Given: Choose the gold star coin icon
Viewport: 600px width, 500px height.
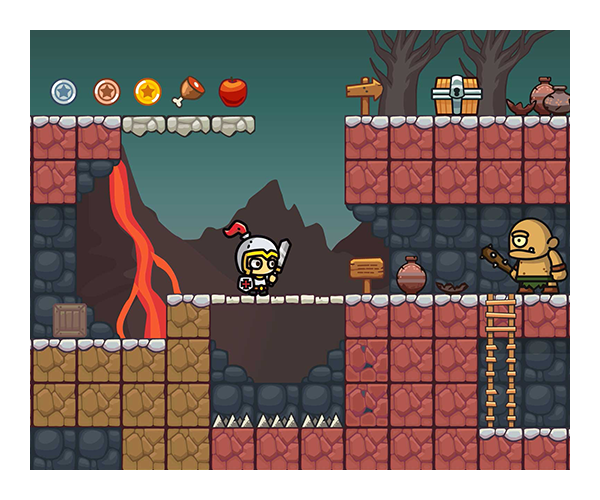Looking at the screenshot, I should point(148,92).
